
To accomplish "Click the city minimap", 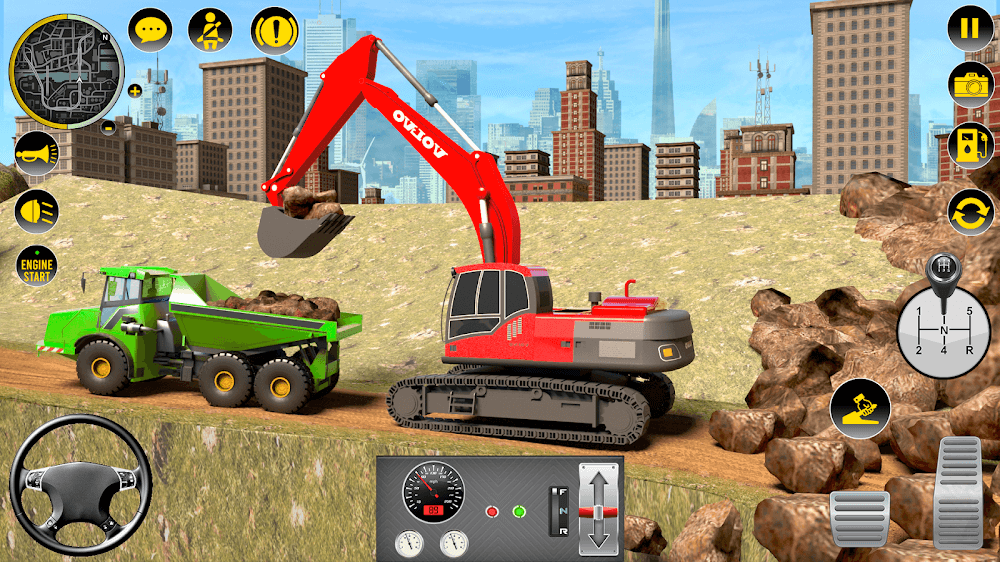I will [66, 71].
